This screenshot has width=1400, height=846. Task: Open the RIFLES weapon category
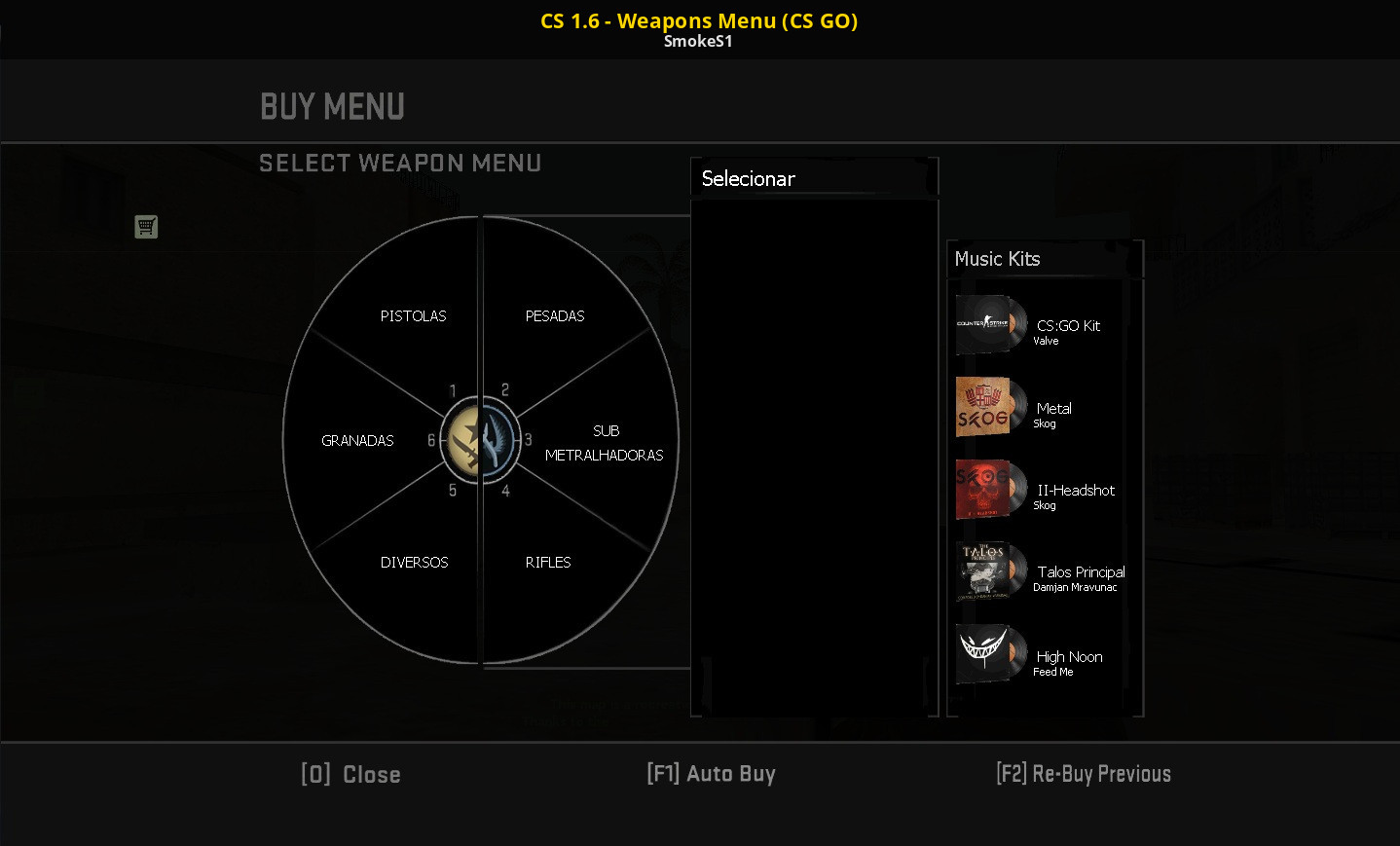(548, 562)
